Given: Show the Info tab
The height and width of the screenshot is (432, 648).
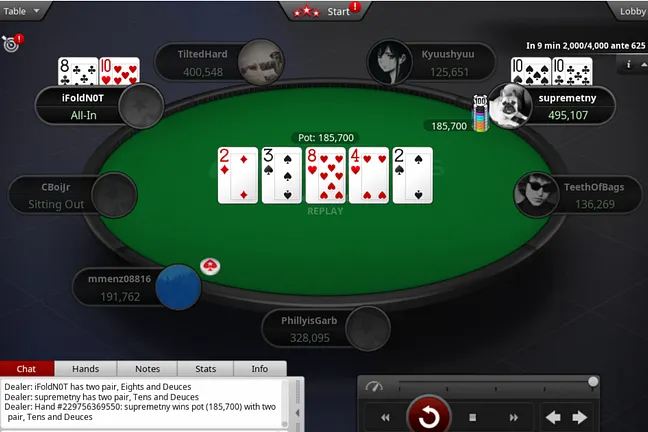Looking at the screenshot, I should point(259,369).
